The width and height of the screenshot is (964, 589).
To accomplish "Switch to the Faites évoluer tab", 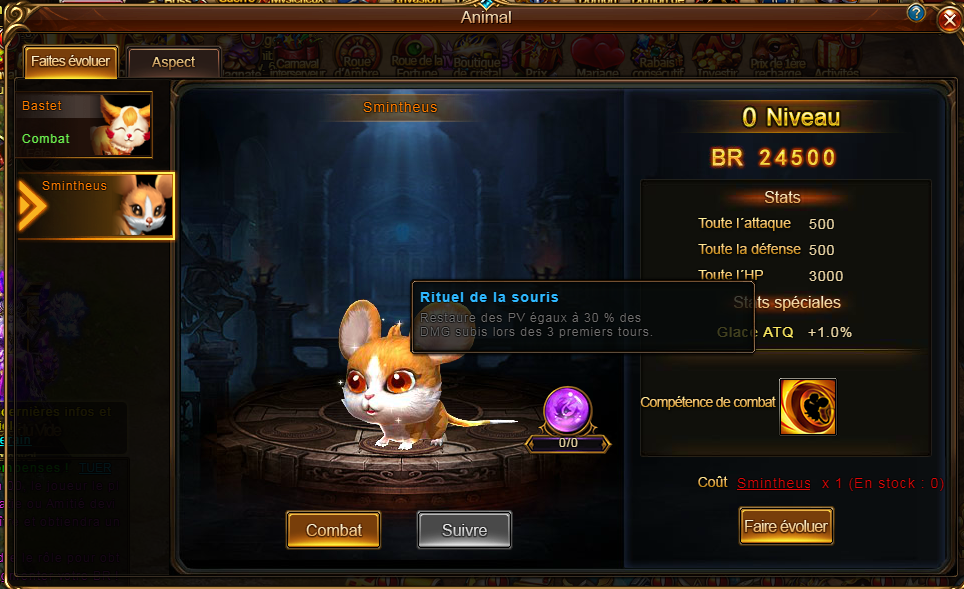I will [x=70, y=61].
